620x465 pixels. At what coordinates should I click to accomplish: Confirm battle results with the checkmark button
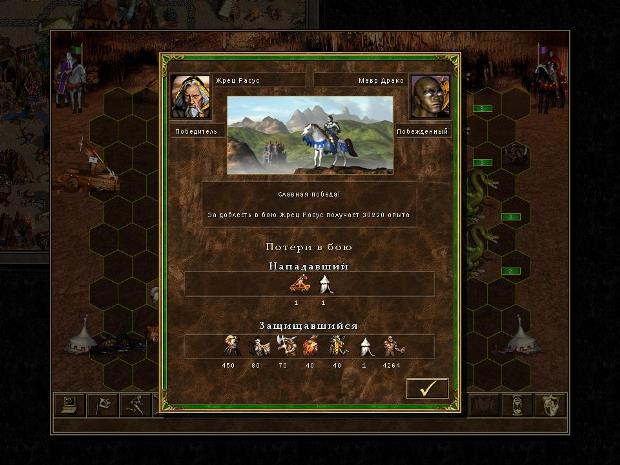pyautogui.click(x=426, y=388)
